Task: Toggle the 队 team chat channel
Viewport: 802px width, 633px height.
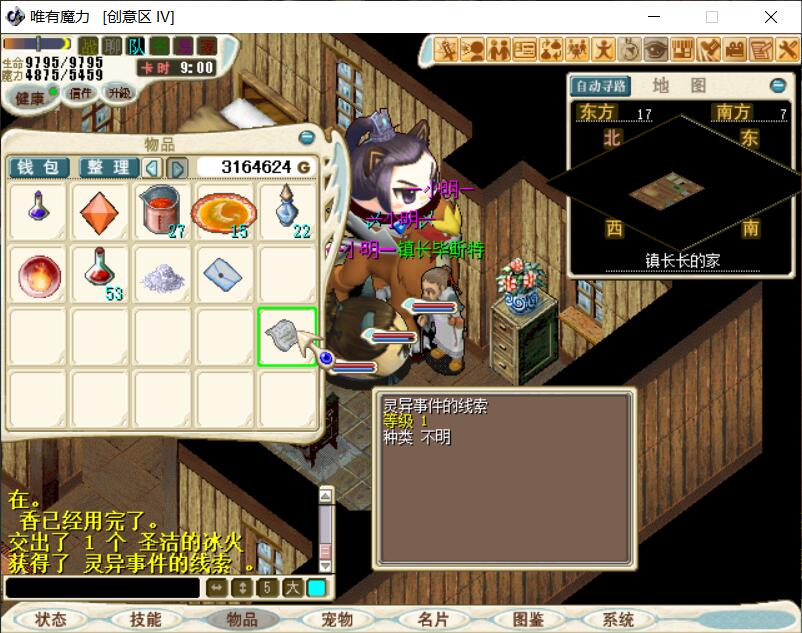Action: click(x=136, y=46)
